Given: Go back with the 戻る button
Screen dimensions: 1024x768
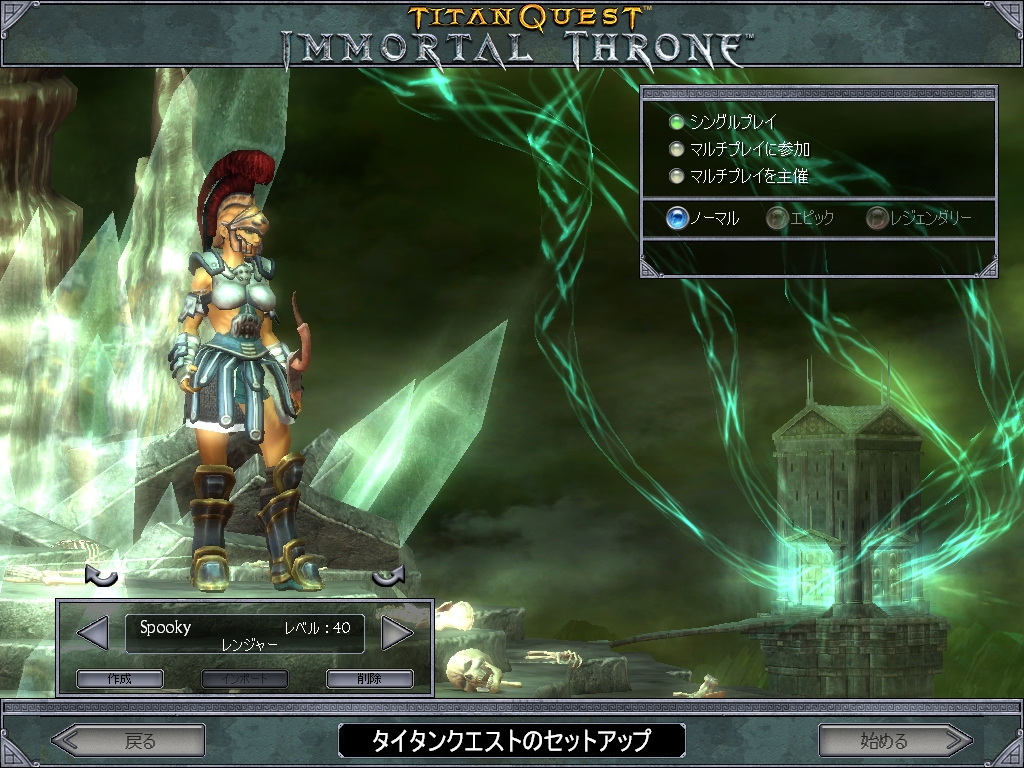Looking at the screenshot, I should coord(130,741).
